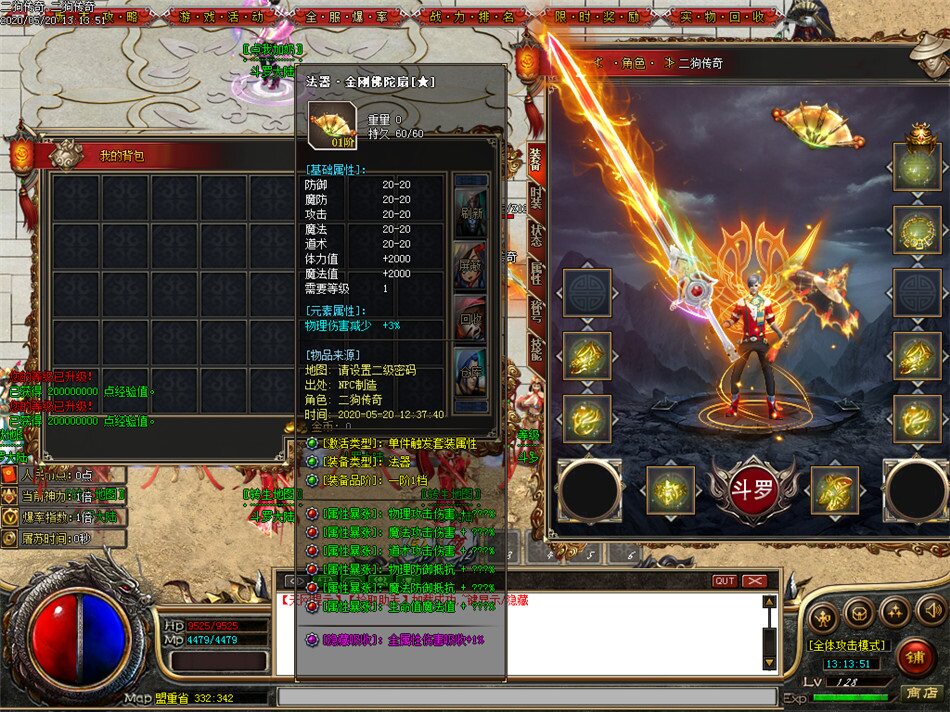Image resolution: width=950 pixels, height=712 pixels.
Task: Switch to the 时装 fashion tab
Action: tap(537, 197)
